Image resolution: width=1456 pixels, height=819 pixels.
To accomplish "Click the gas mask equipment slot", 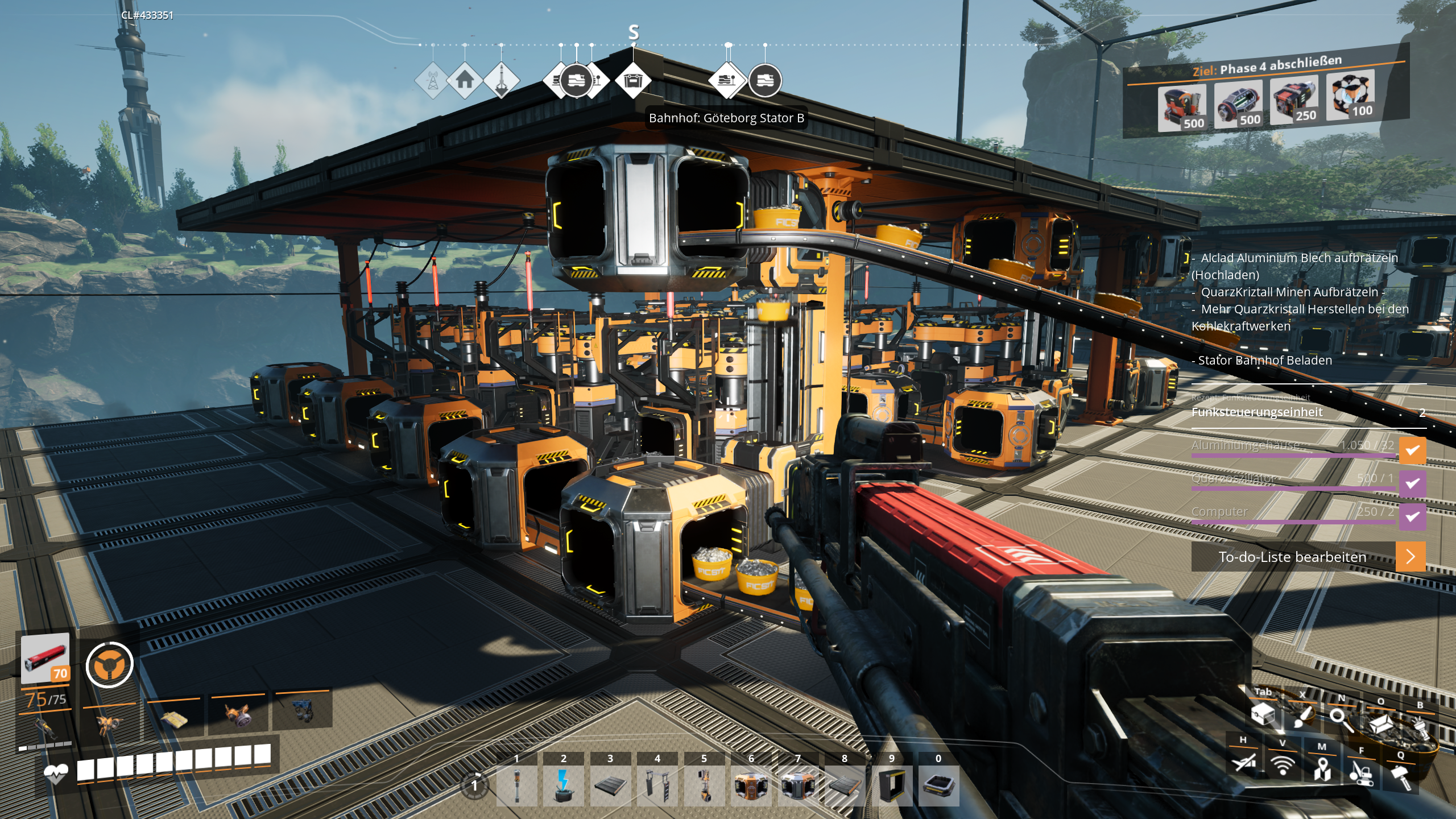I will (238, 717).
